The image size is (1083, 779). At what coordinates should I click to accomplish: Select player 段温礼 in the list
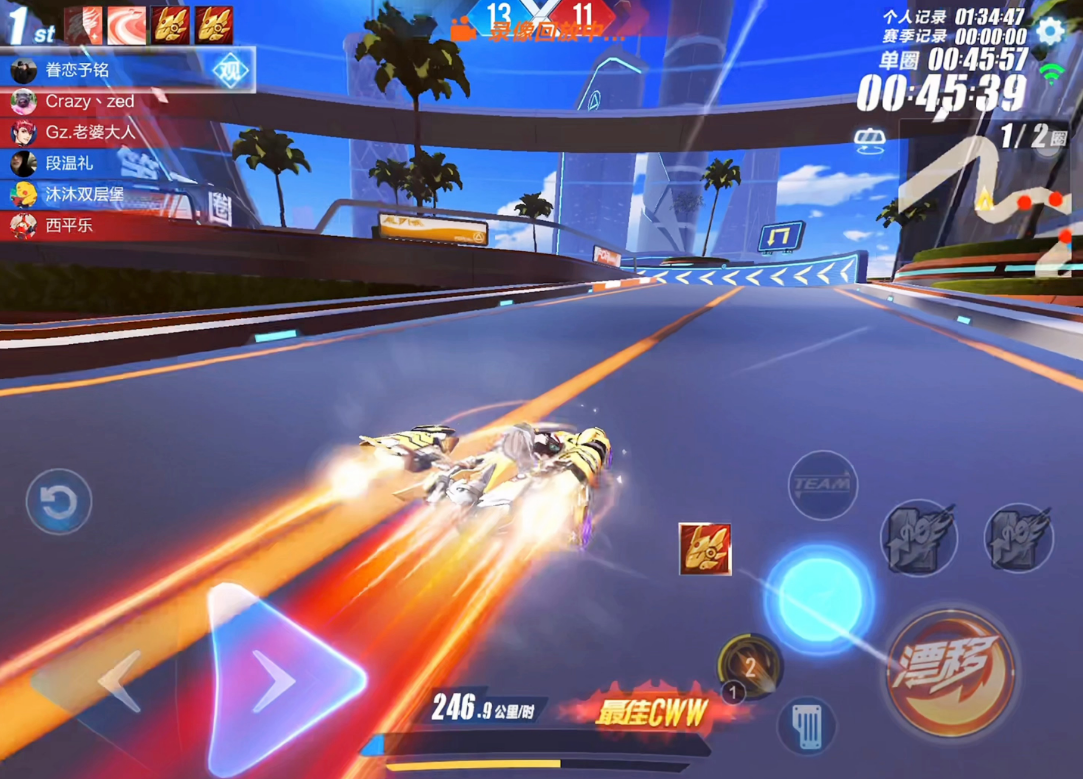pos(70,163)
